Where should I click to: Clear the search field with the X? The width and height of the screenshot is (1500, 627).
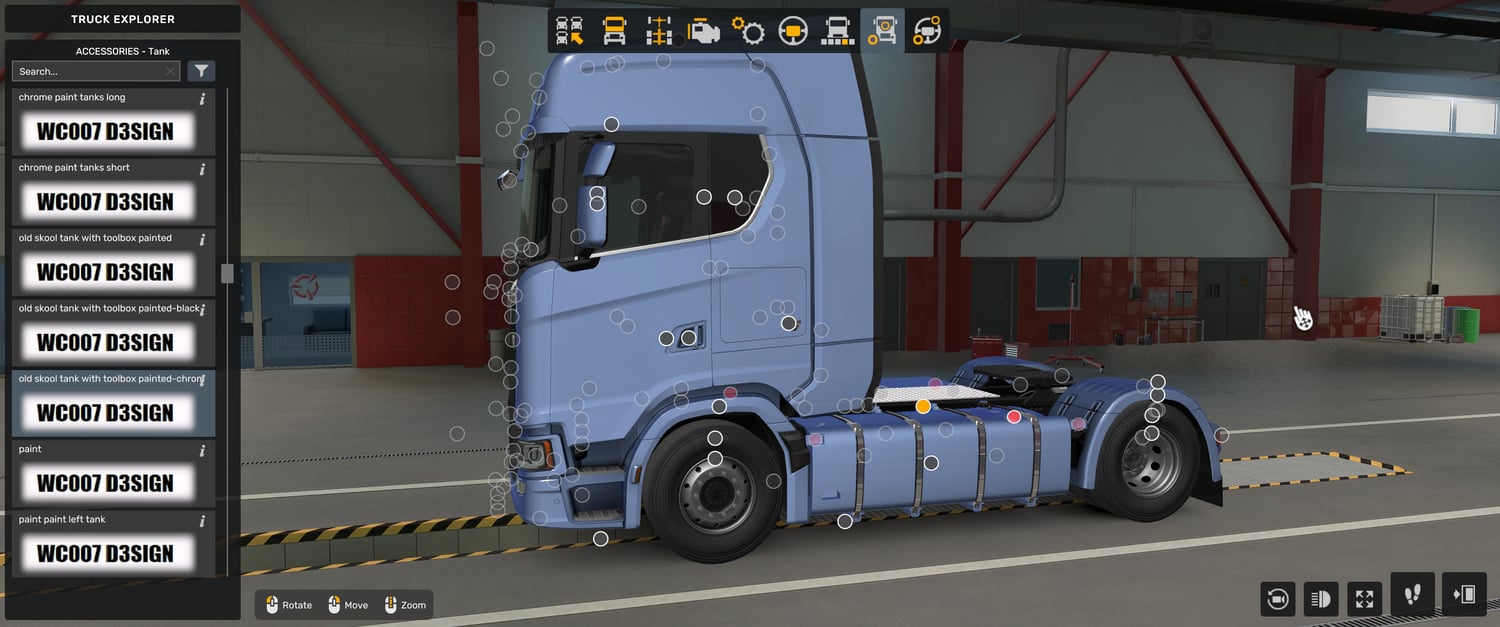click(x=171, y=71)
